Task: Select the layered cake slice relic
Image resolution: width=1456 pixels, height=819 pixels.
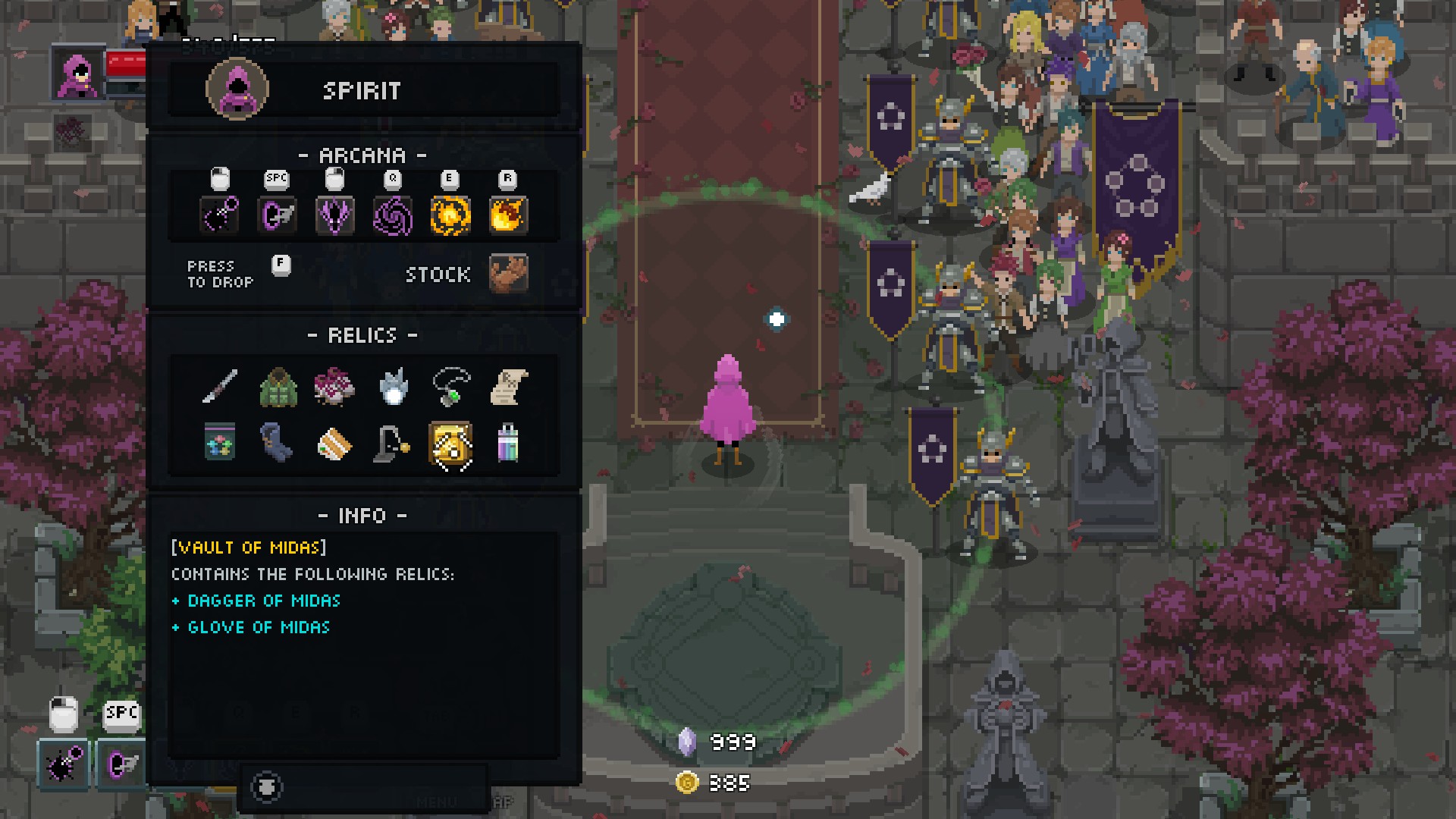Action: tap(334, 444)
